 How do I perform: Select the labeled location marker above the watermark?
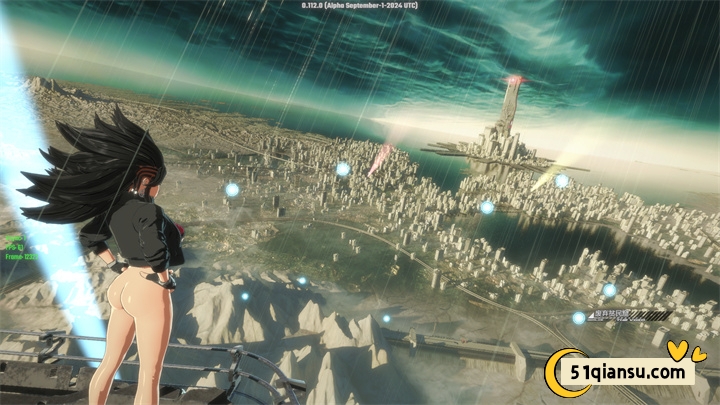pyautogui.click(x=579, y=318)
